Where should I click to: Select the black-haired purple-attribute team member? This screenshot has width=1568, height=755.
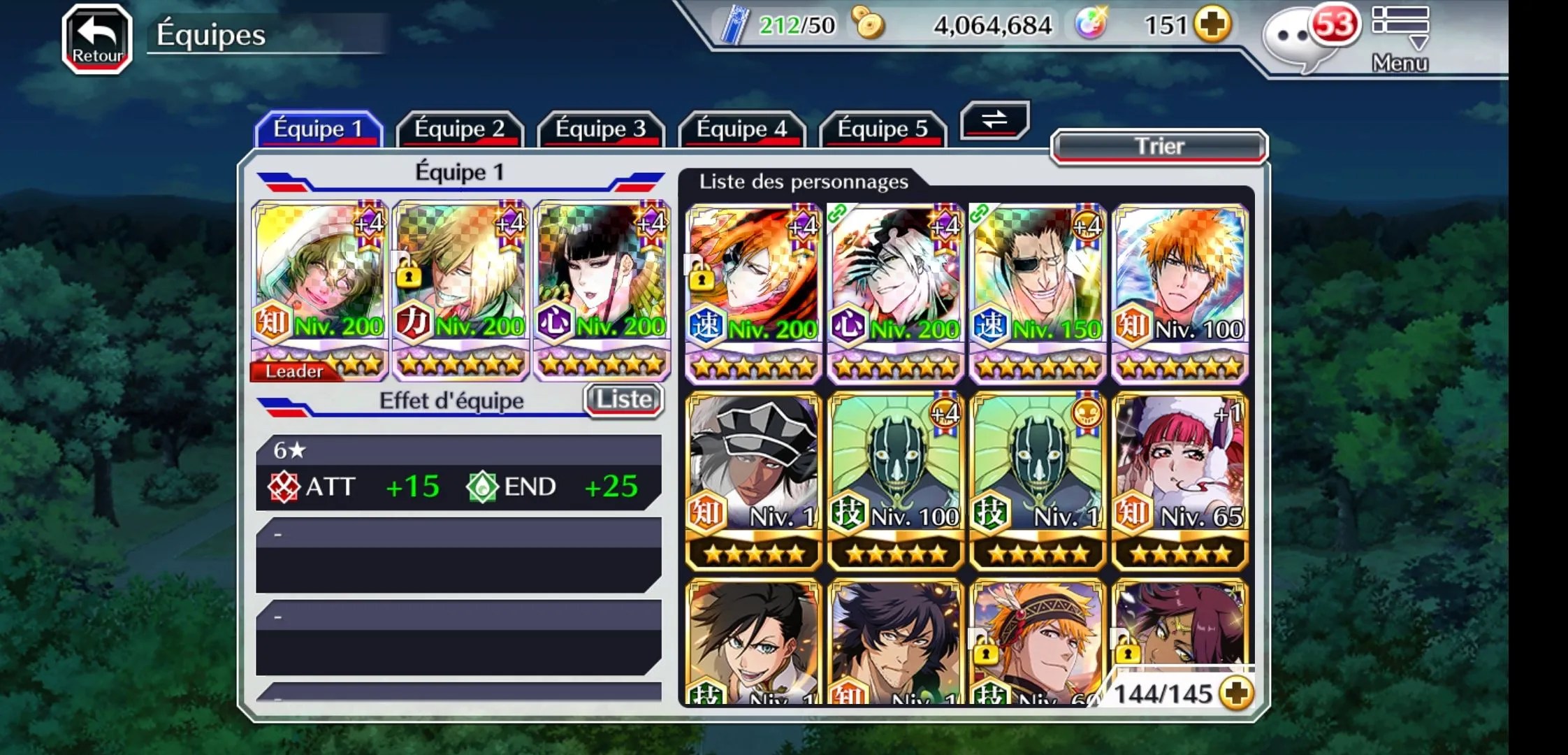[602, 290]
